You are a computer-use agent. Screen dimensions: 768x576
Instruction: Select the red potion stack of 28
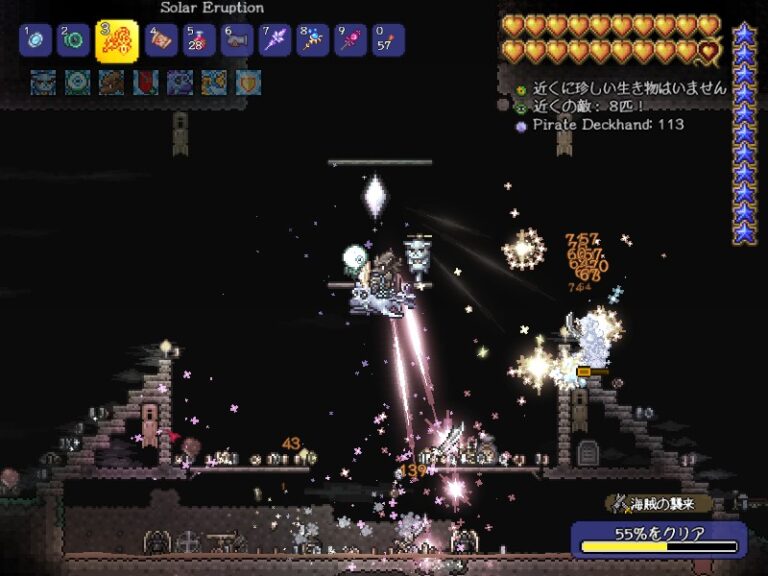[199, 41]
